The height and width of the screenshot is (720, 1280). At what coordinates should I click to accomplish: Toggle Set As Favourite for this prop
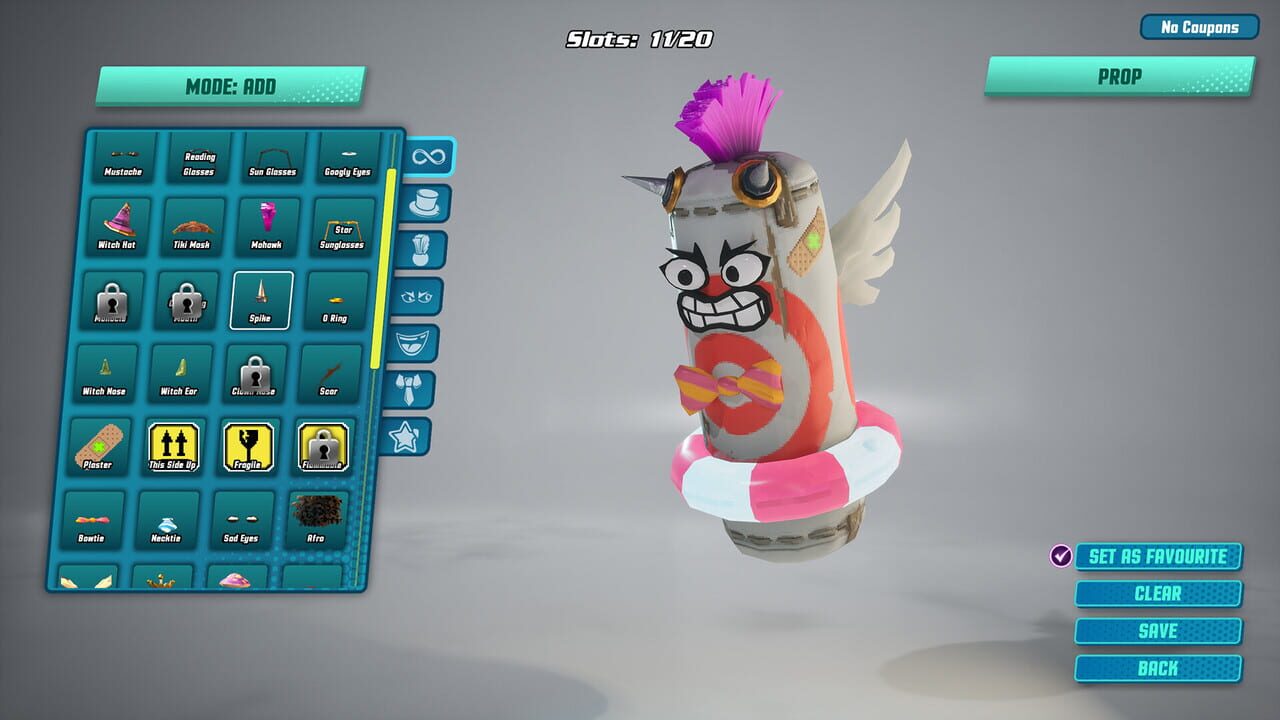click(1157, 557)
